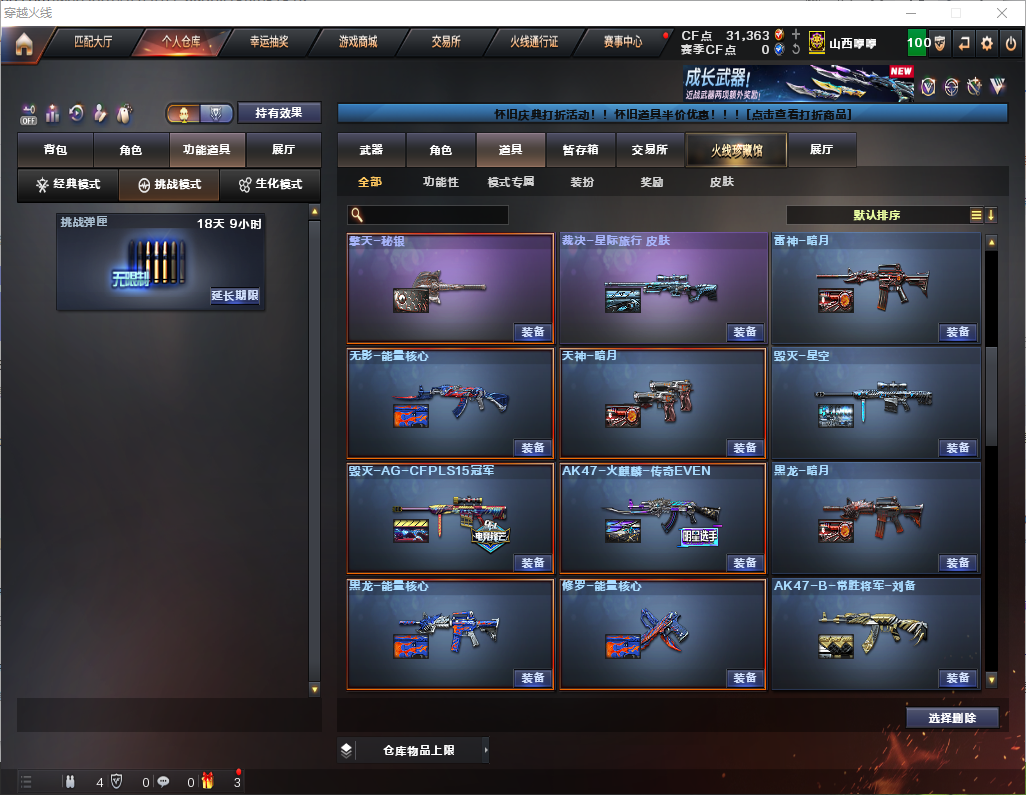Click the 持有效果 button

pos(279,113)
